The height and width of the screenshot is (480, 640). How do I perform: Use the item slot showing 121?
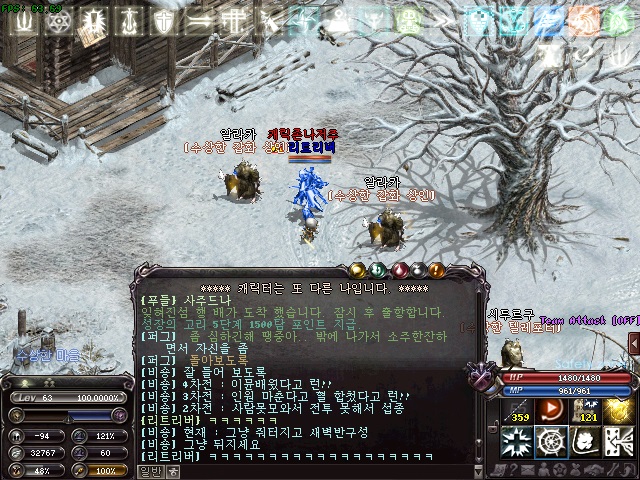pos(588,410)
